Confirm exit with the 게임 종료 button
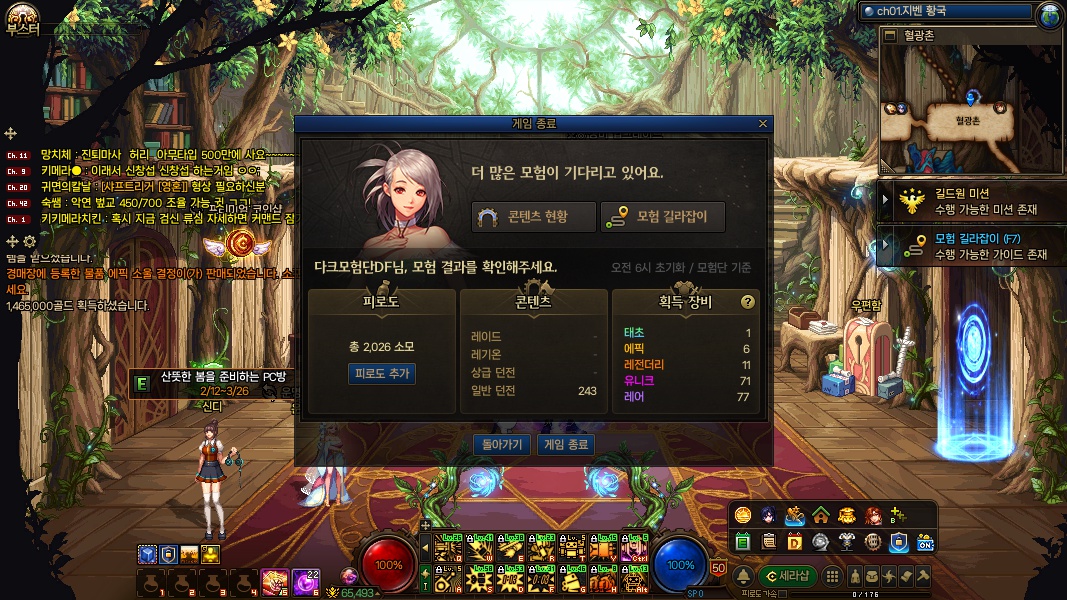The height and width of the screenshot is (600, 1067). [565, 444]
